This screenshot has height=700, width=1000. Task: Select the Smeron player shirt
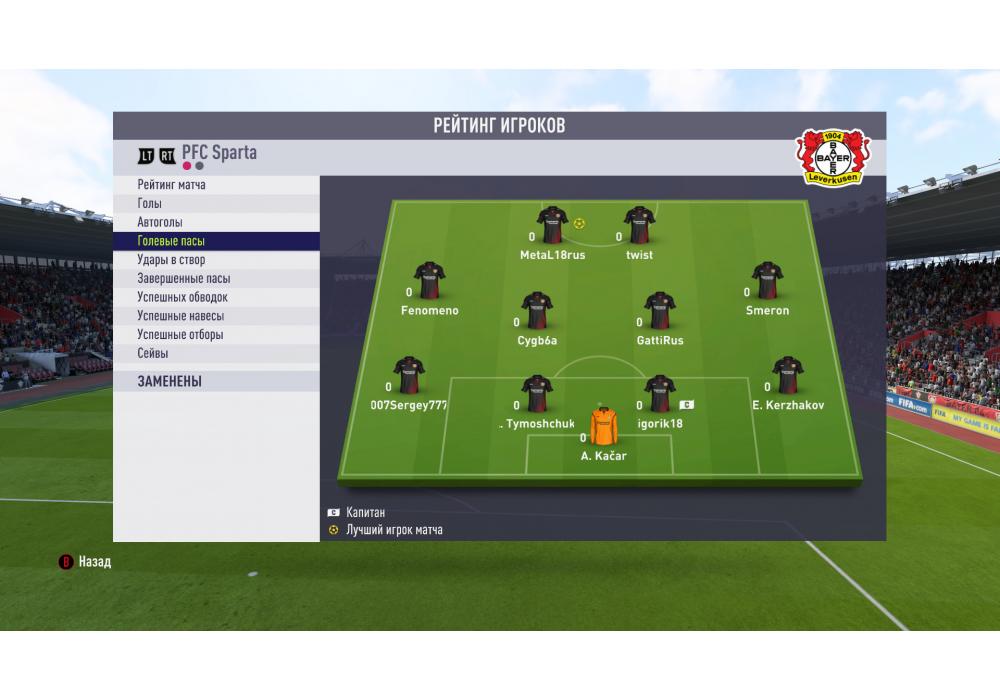(767, 282)
